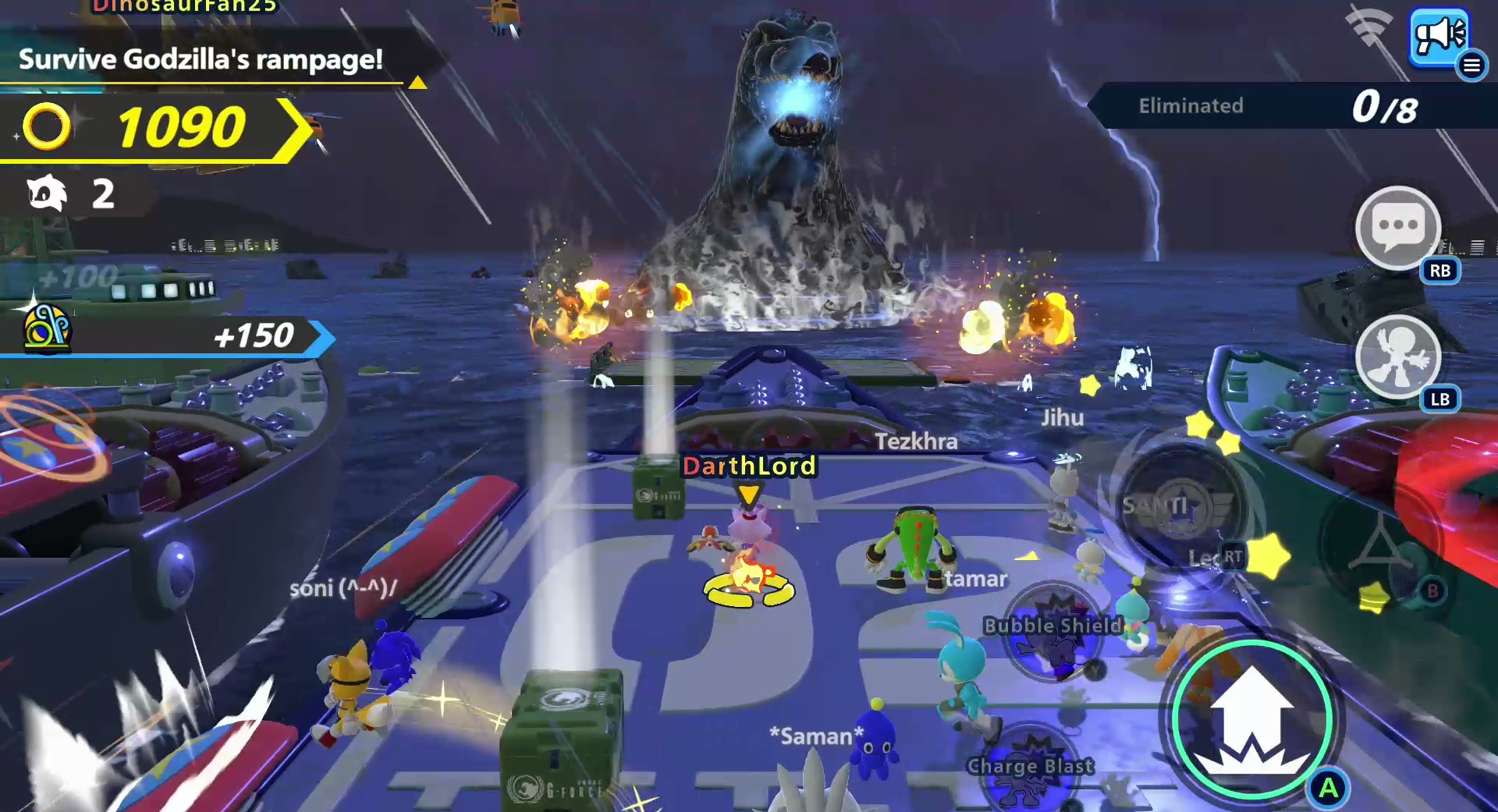The image size is (1498, 812).
Task: Open the megaphone announcements button
Action: click(x=1438, y=35)
